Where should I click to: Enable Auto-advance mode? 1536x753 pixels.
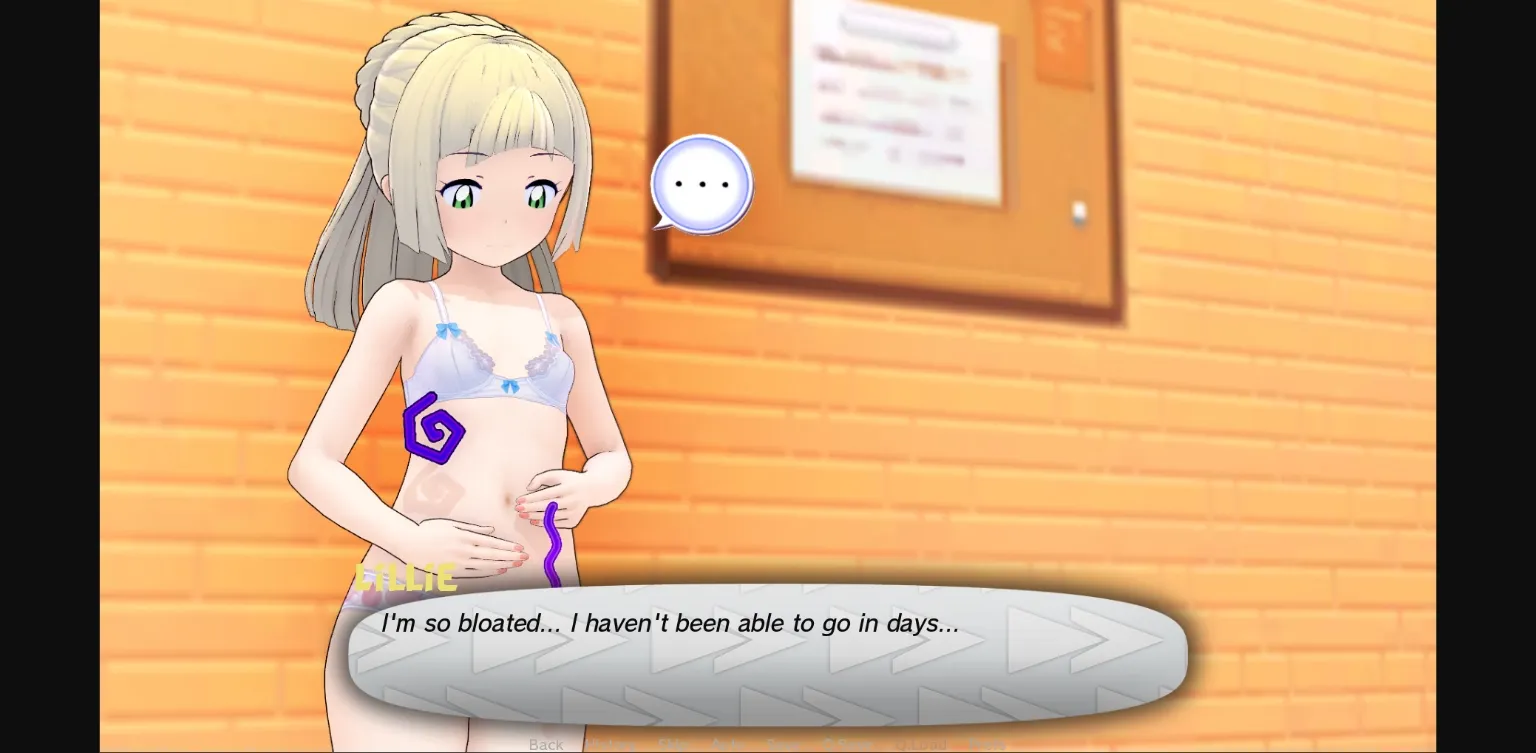tap(729, 744)
